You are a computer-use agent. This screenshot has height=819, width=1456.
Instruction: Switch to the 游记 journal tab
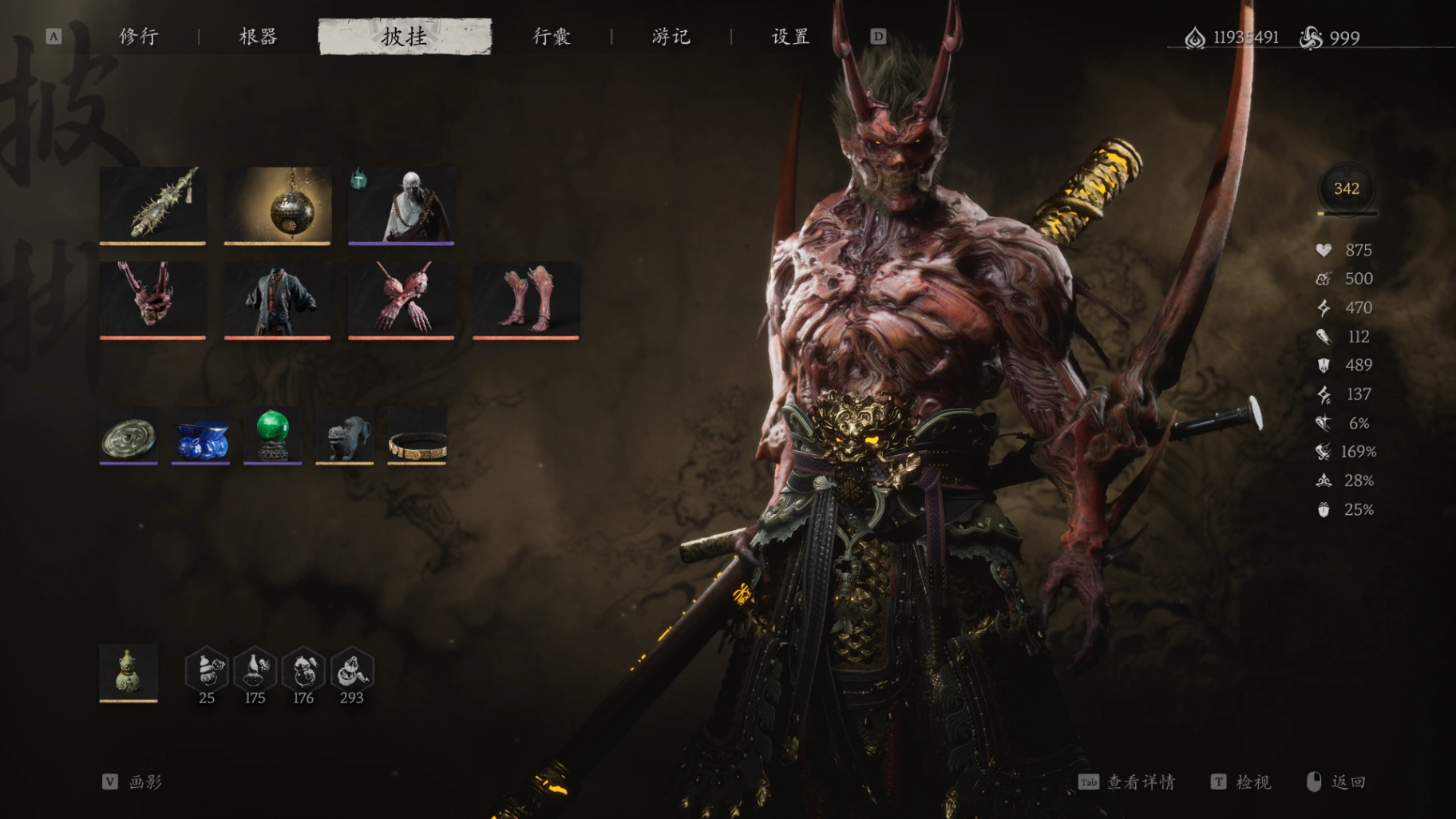pos(671,37)
